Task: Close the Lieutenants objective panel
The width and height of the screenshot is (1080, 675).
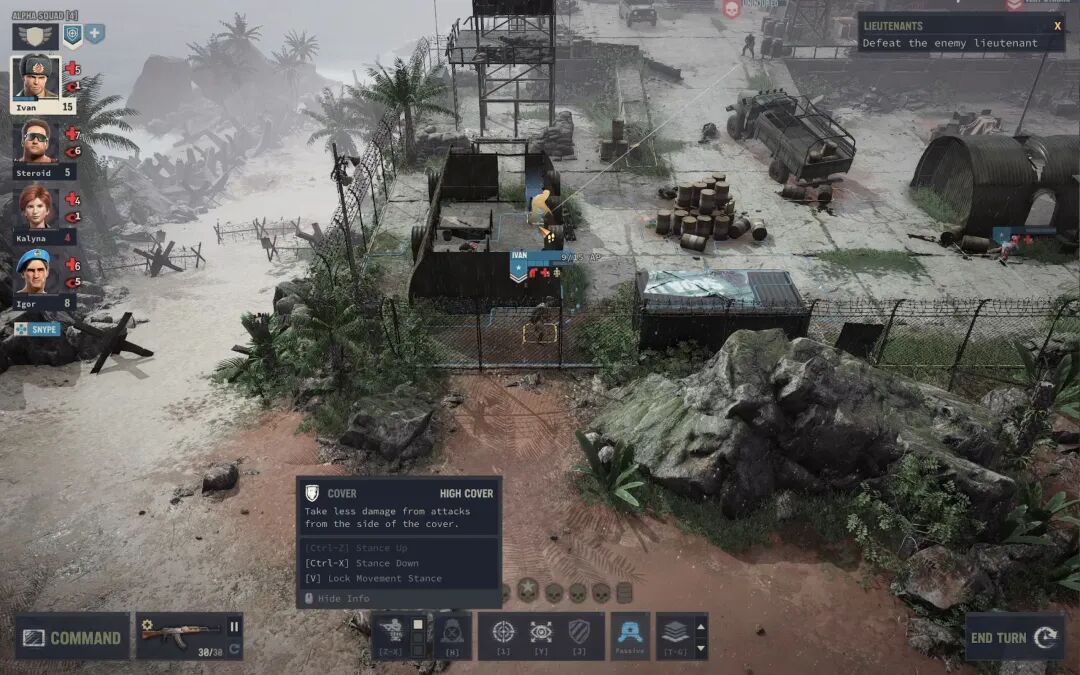Action: pyautogui.click(x=1057, y=26)
